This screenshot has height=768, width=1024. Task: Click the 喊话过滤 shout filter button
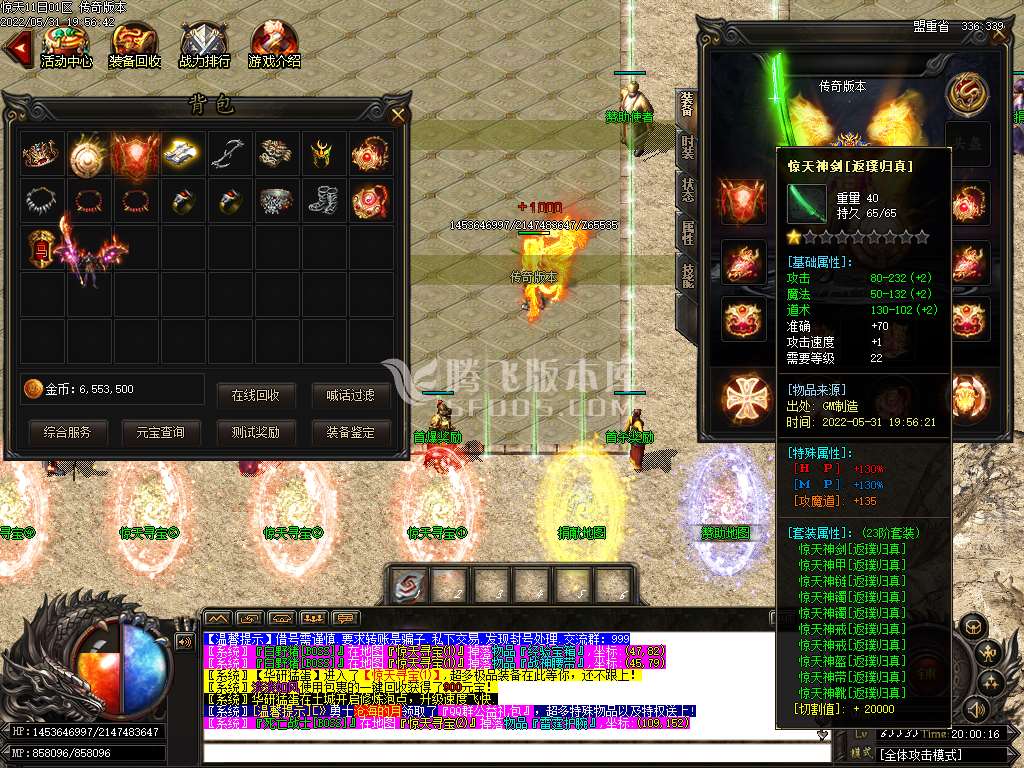tap(350, 395)
